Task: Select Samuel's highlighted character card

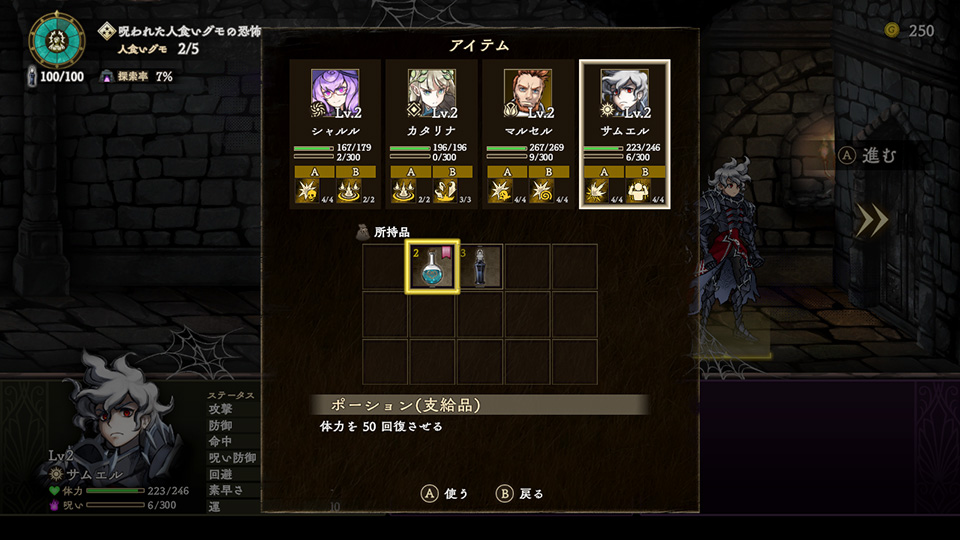Action: [625, 133]
